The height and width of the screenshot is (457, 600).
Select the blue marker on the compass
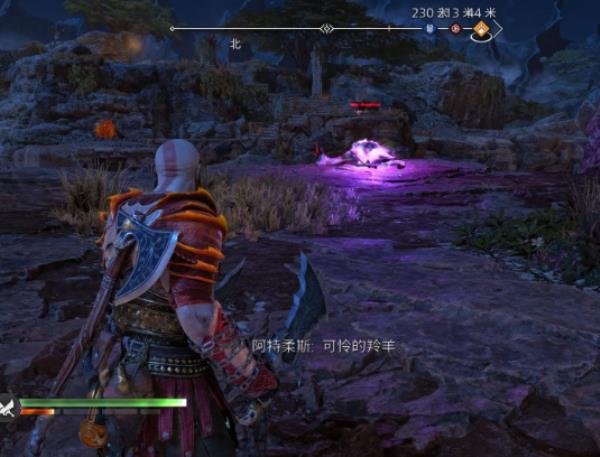point(430,29)
